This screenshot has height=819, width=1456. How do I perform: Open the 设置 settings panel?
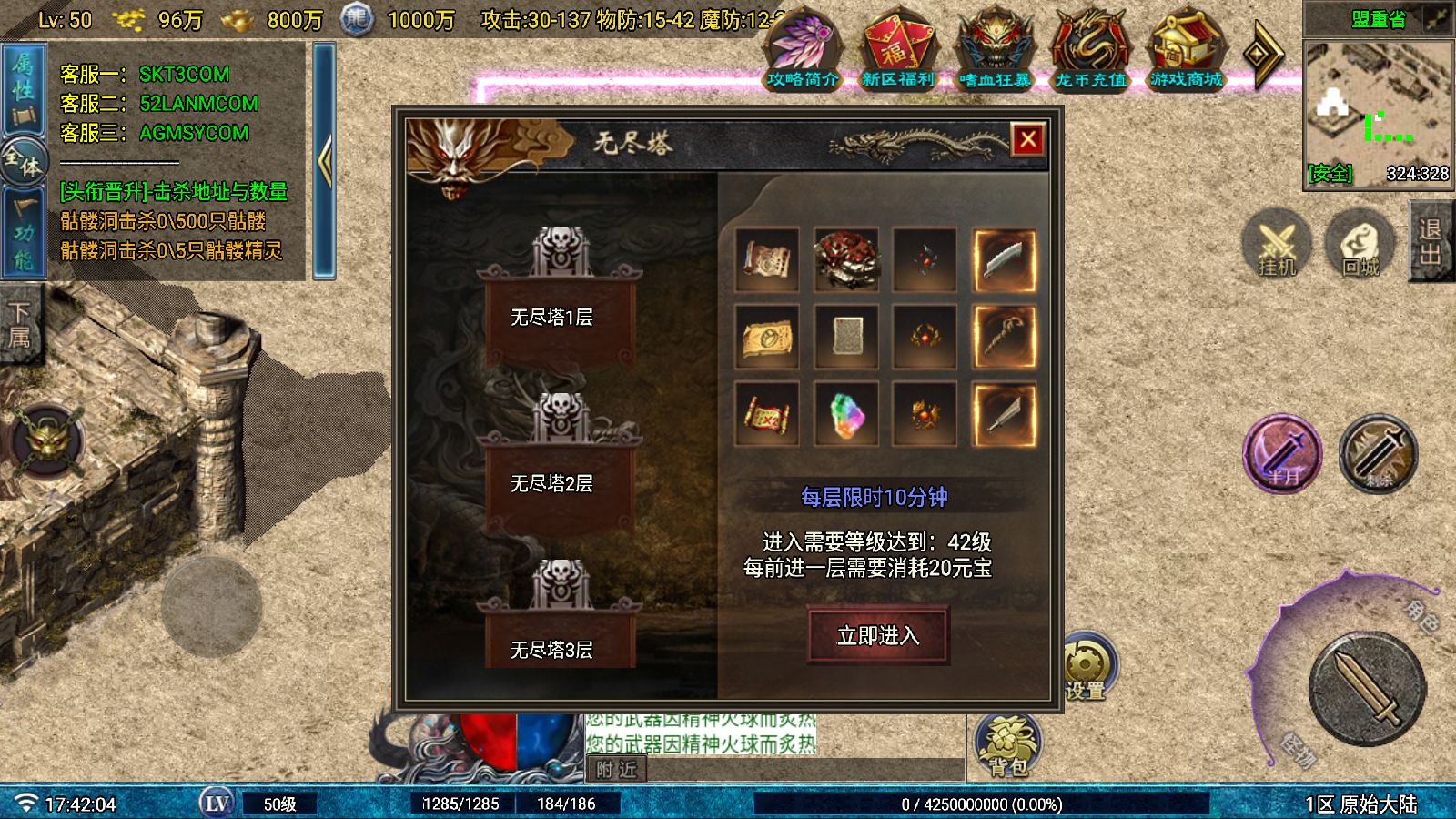[1090, 664]
